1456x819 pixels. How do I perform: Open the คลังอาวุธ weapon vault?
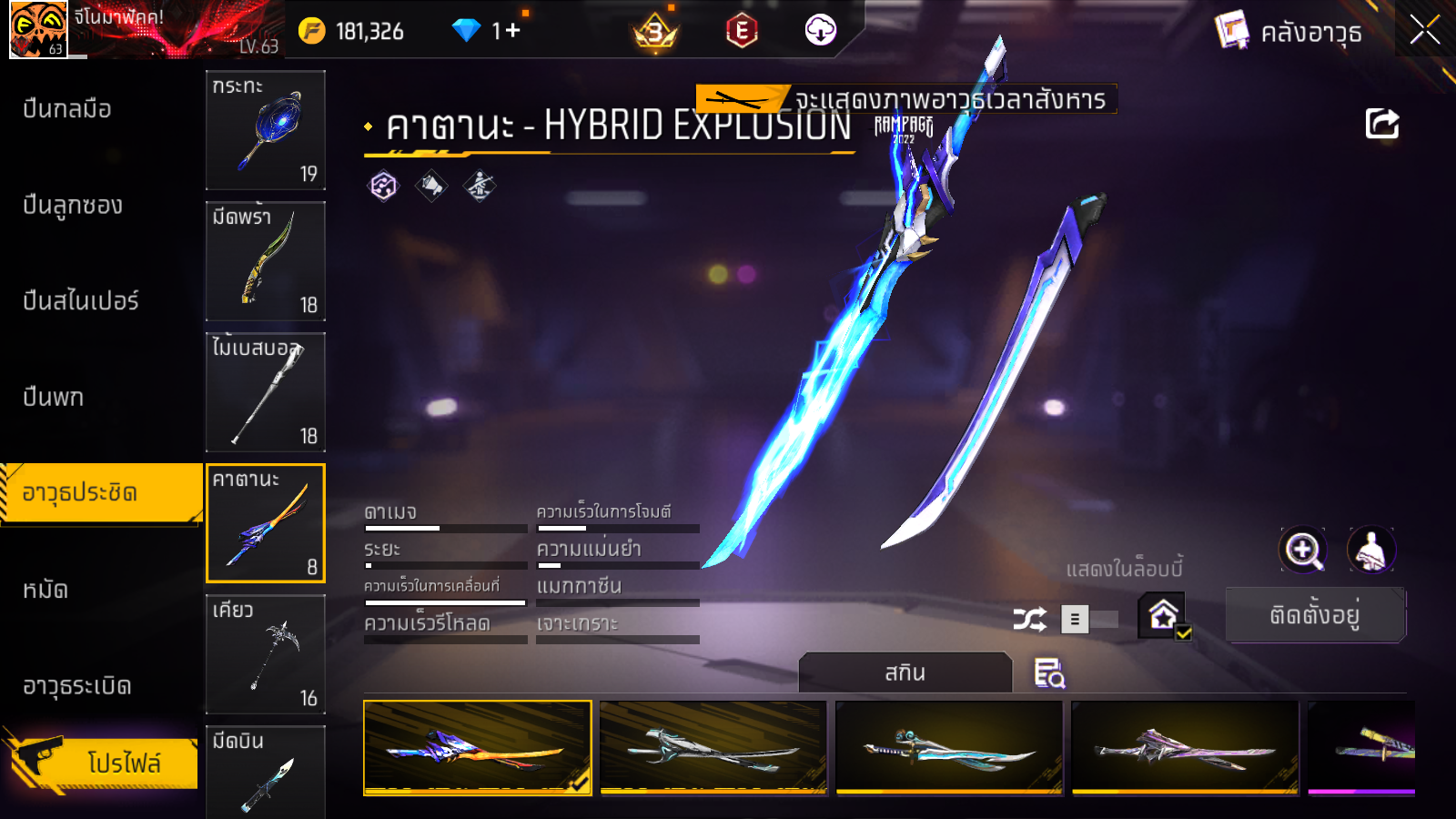click(x=1289, y=33)
